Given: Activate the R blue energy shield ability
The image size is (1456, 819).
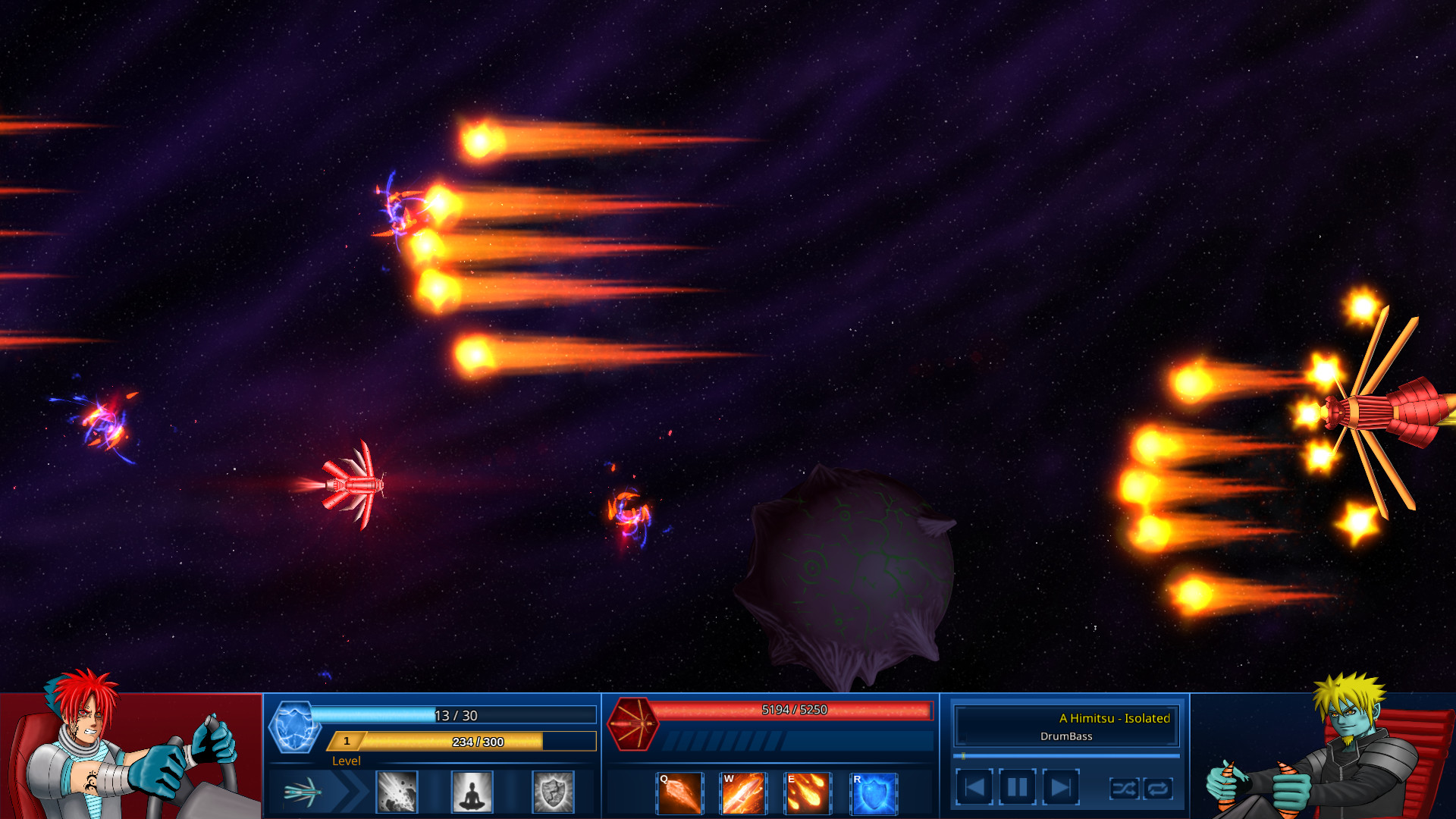Looking at the screenshot, I should 871,792.
